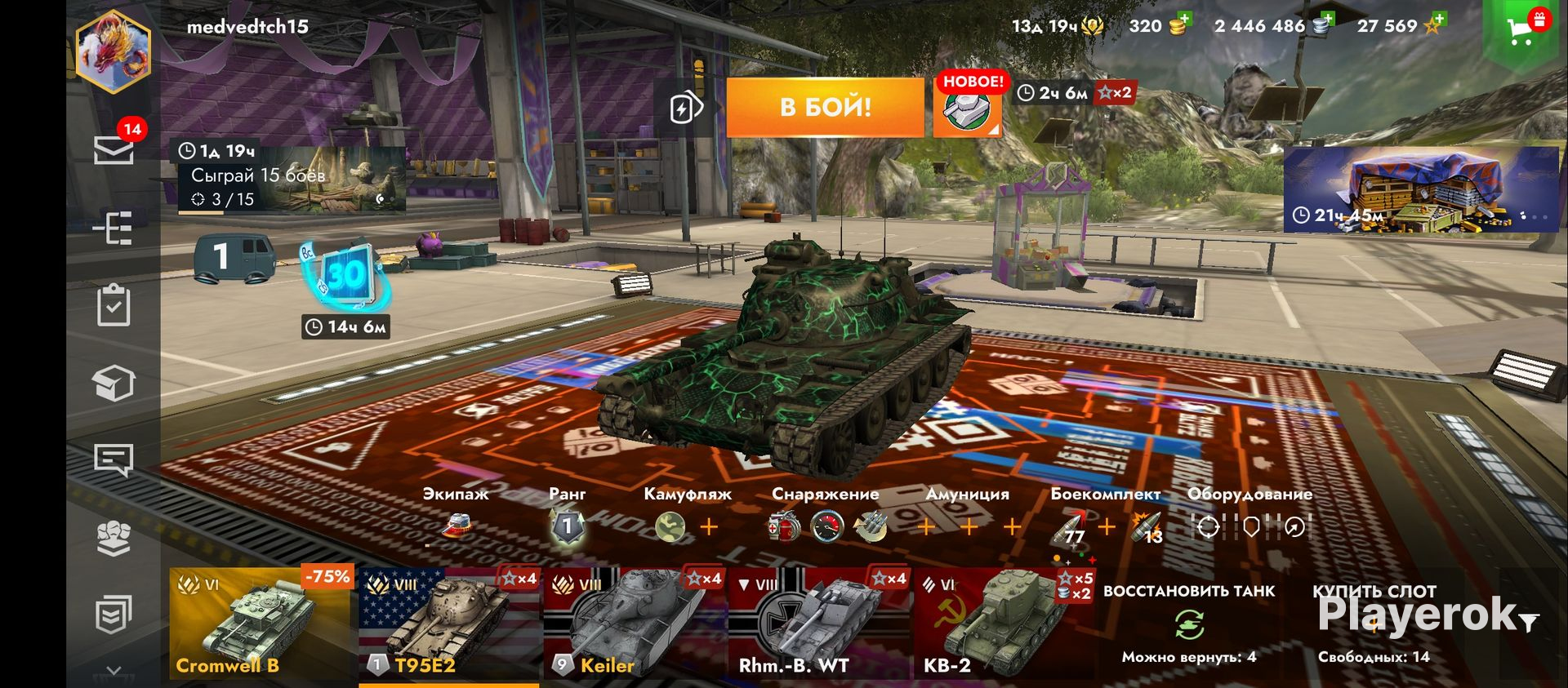1568x688 pixels.
Task: Open the 'Сыграй 15 боёв' quest tracker
Action: [x=292, y=180]
